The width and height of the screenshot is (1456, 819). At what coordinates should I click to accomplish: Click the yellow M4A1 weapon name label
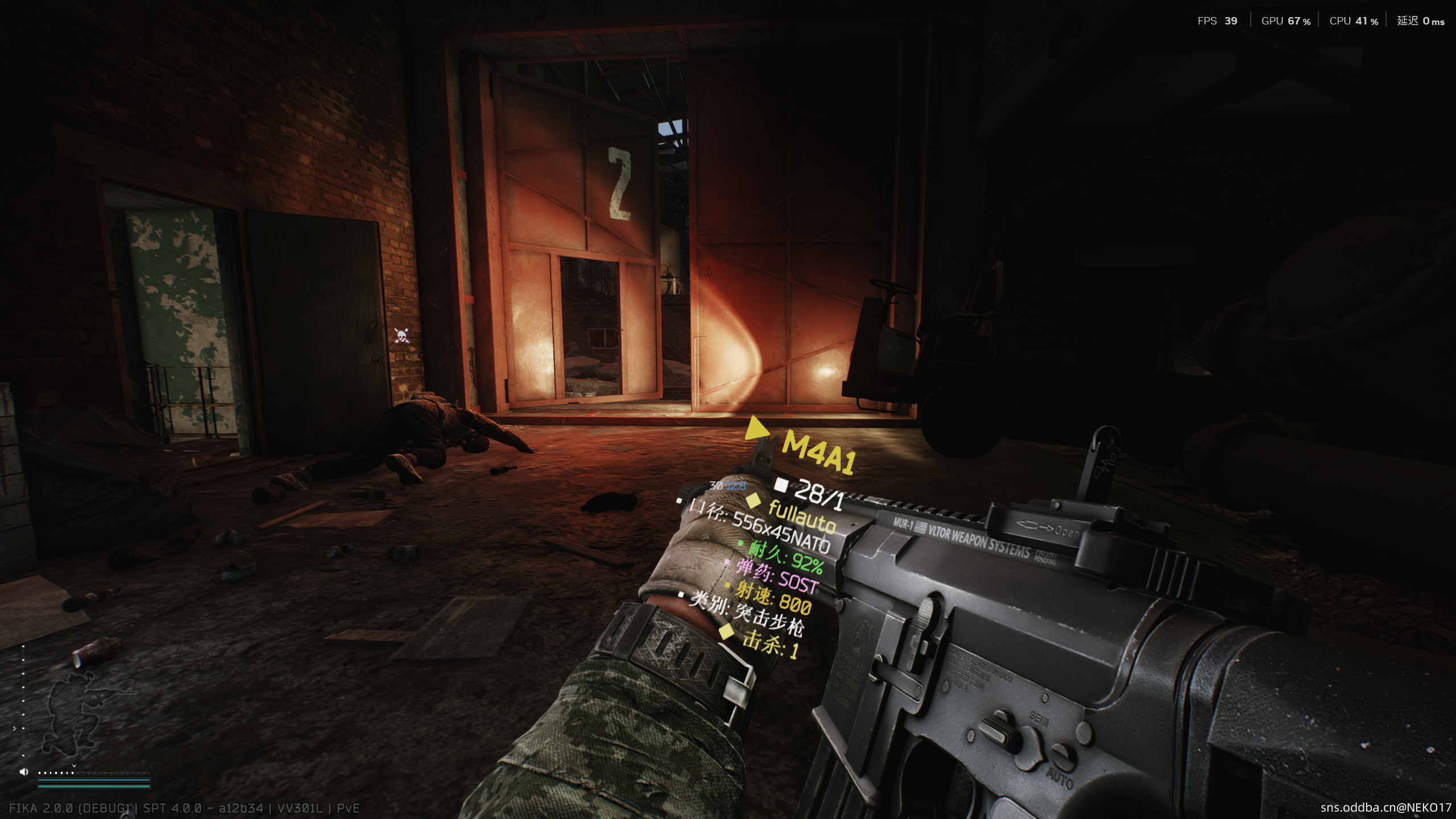click(x=818, y=452)
